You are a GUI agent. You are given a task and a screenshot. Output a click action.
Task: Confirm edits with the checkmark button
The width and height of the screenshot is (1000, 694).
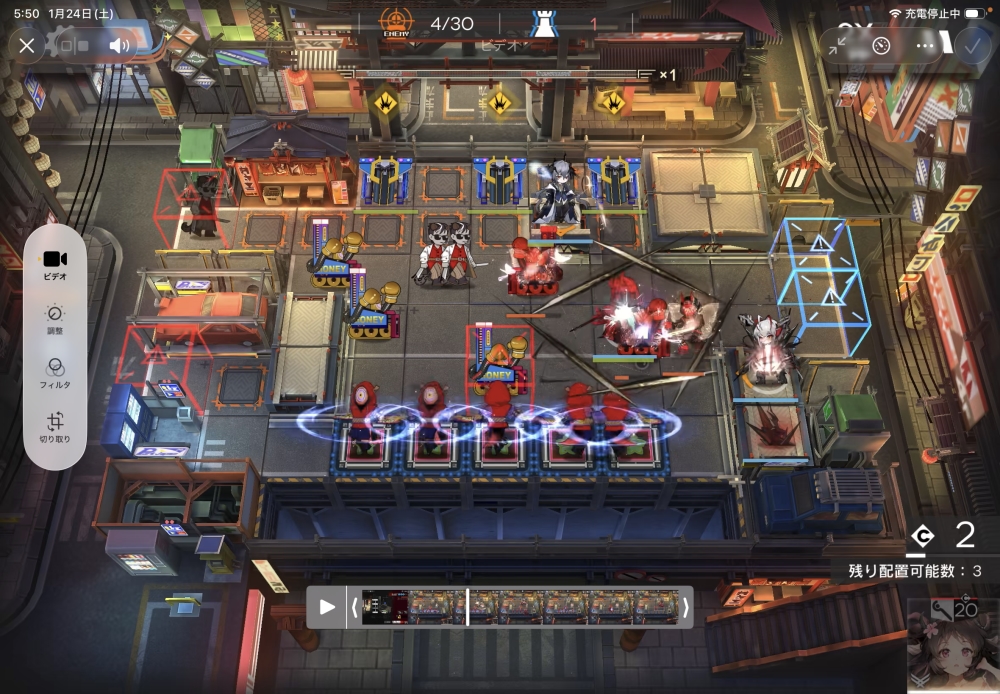(x=971, y=45)
